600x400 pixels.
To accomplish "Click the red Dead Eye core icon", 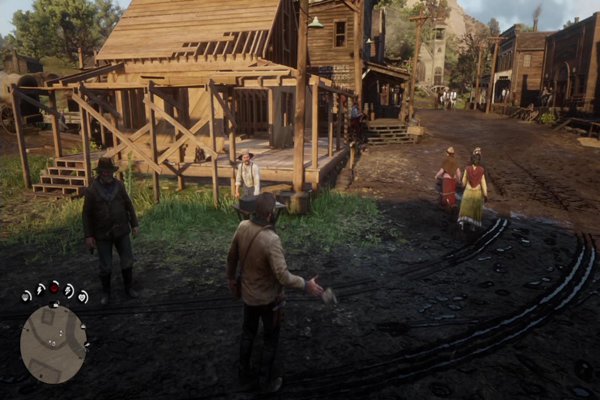I will point(54,287).
